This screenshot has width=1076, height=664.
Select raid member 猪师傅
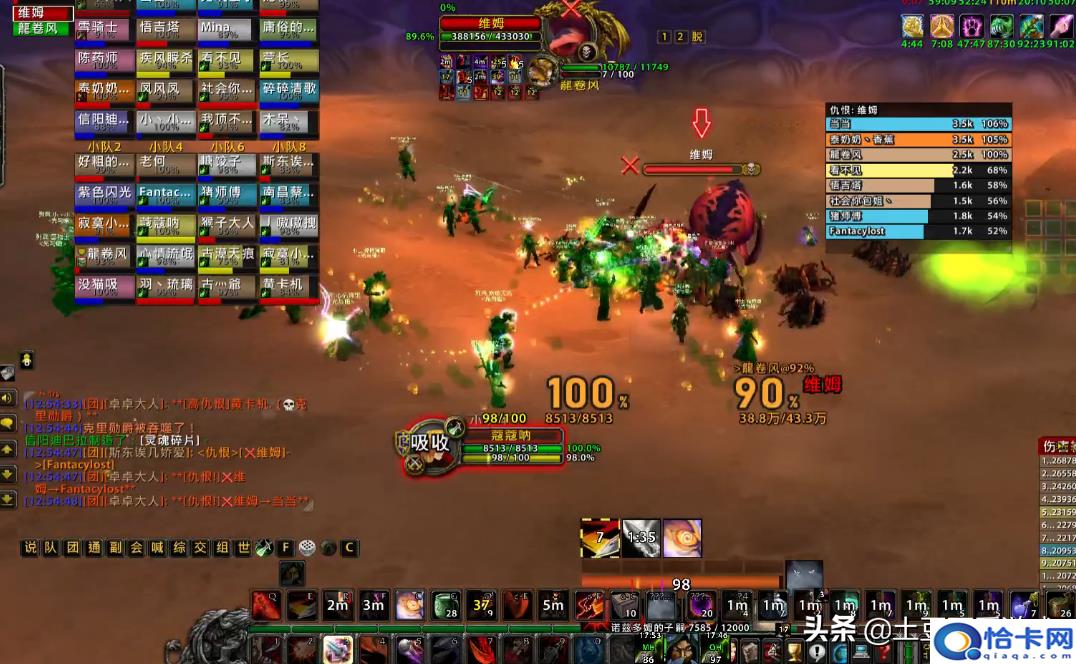click(x=226, y=195)
